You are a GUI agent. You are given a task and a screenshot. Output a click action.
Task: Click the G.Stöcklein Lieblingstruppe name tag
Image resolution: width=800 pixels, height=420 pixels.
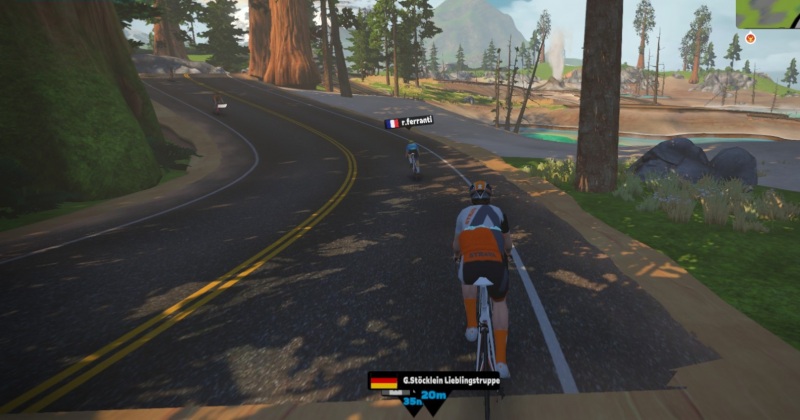pyautogui.click(x=434, y=381)
